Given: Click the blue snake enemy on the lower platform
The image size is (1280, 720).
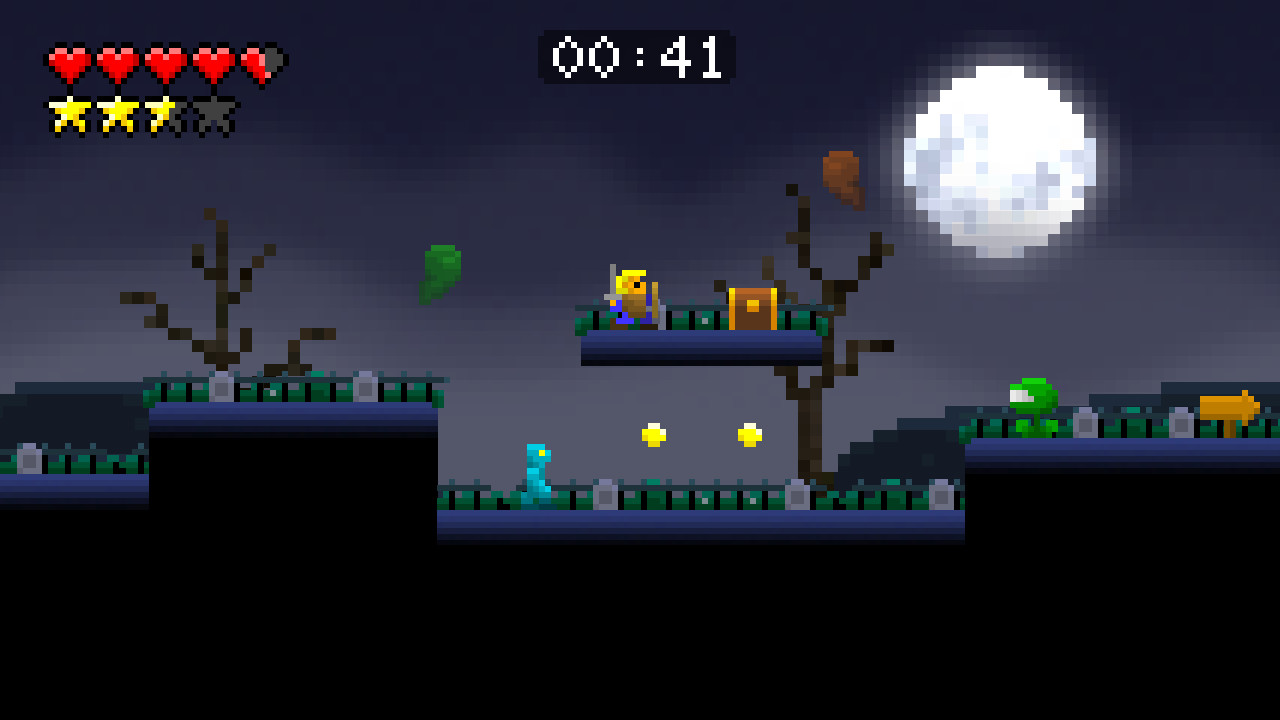Looking at the screenshot, I should [x=538, y=472].
